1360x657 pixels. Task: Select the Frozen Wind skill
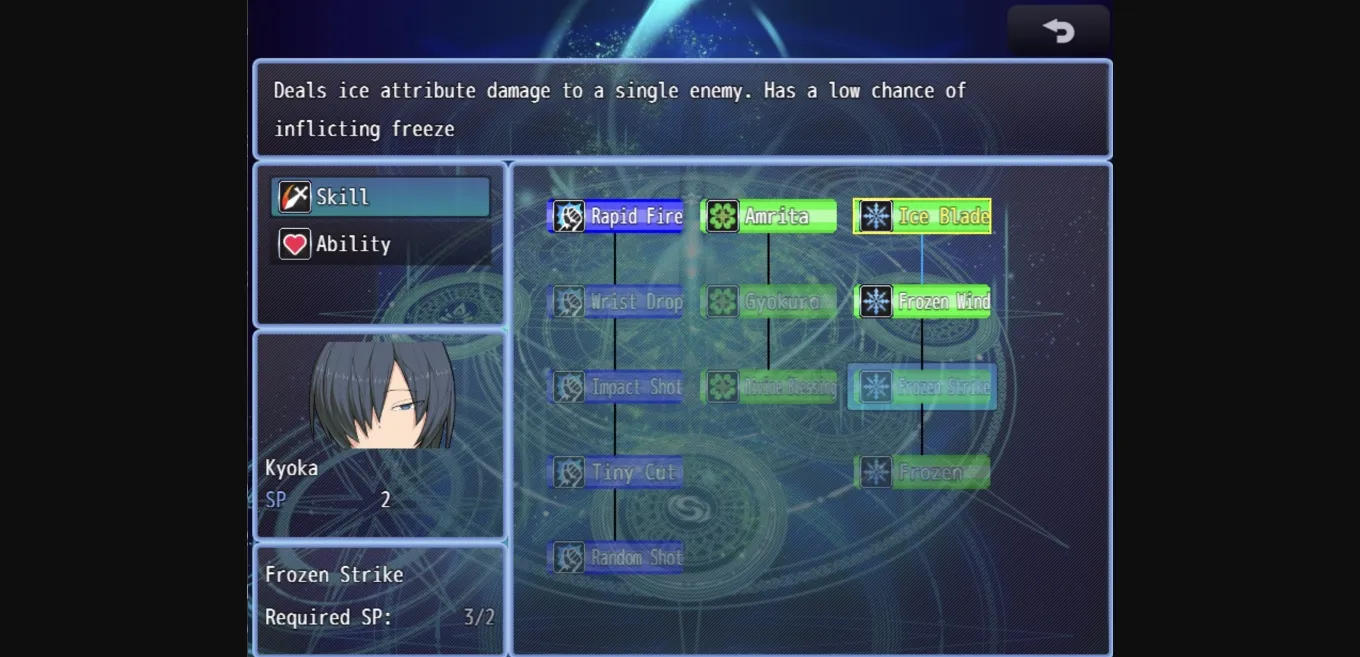[x=922, y=301]
